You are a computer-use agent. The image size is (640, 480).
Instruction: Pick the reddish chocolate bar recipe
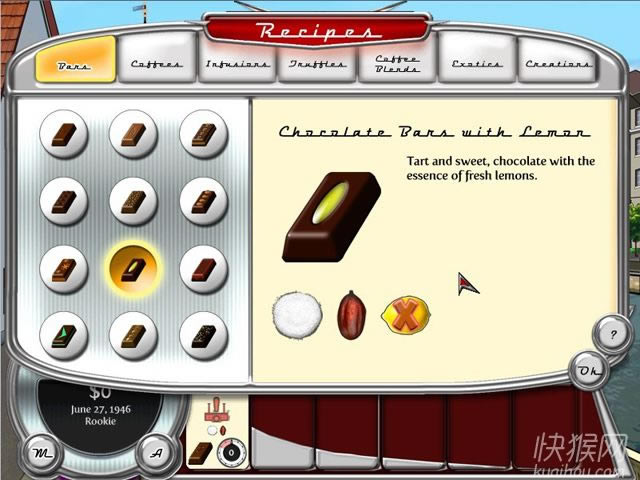[x=203, y=268]
